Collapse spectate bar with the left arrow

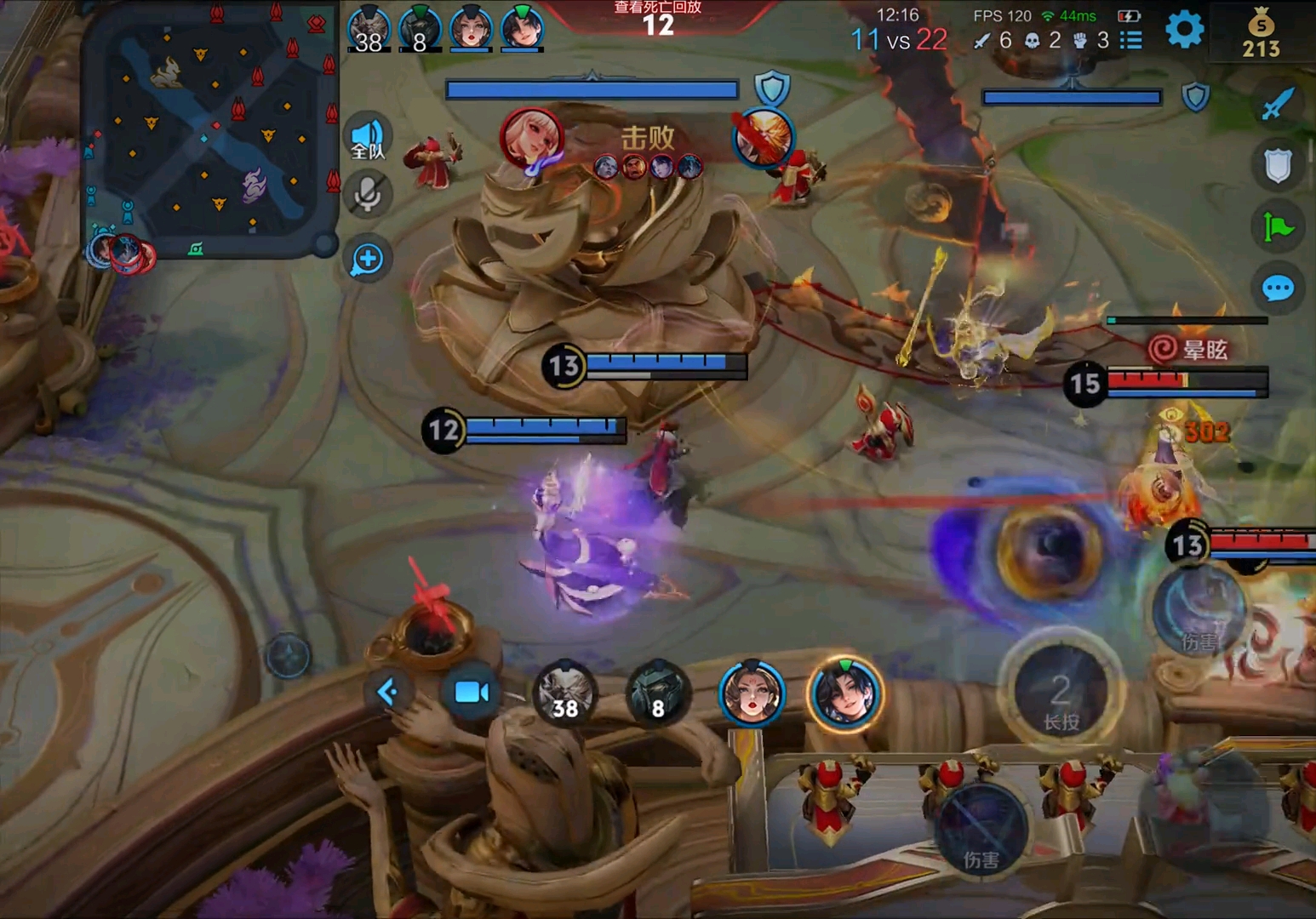click(387, 692)
